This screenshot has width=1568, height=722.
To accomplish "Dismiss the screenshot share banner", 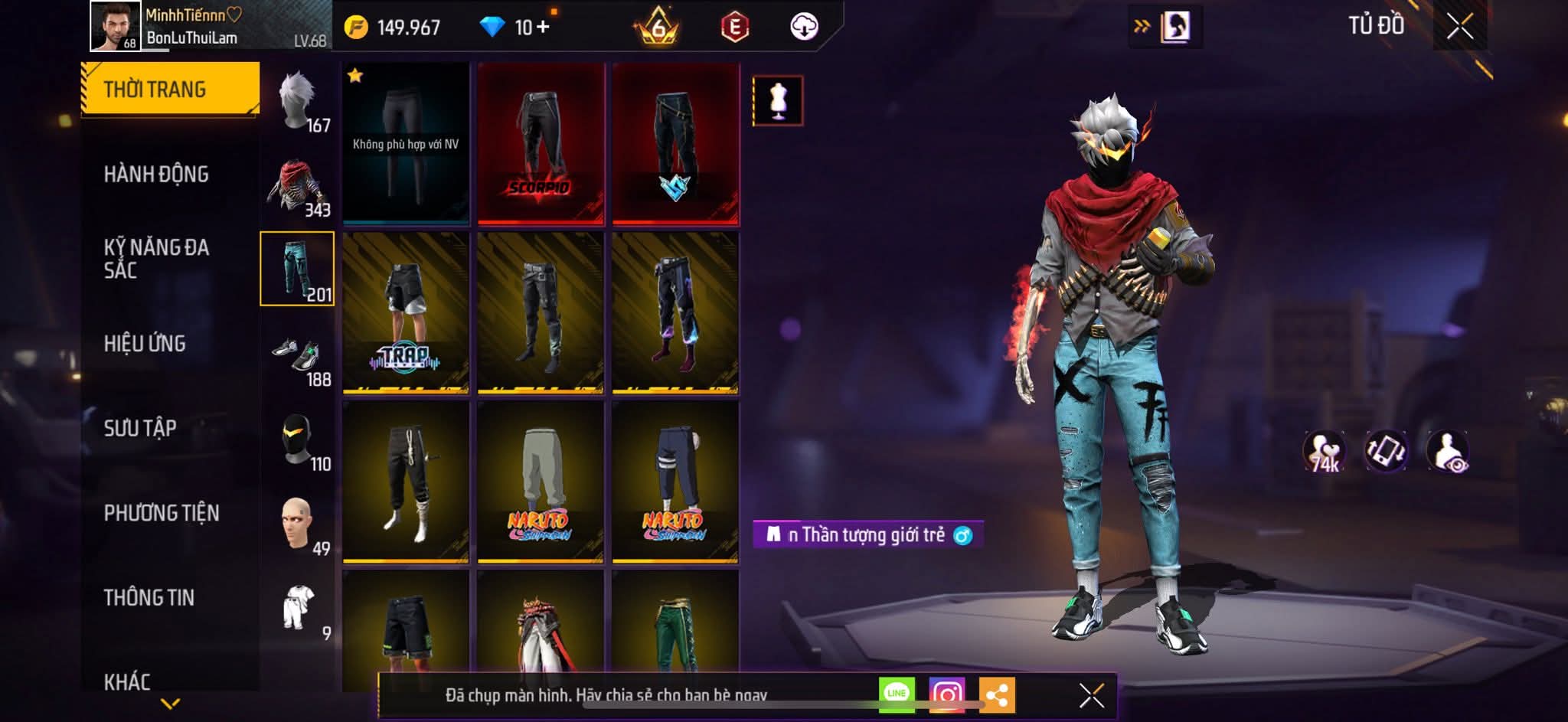I will tap(1091, 696).
